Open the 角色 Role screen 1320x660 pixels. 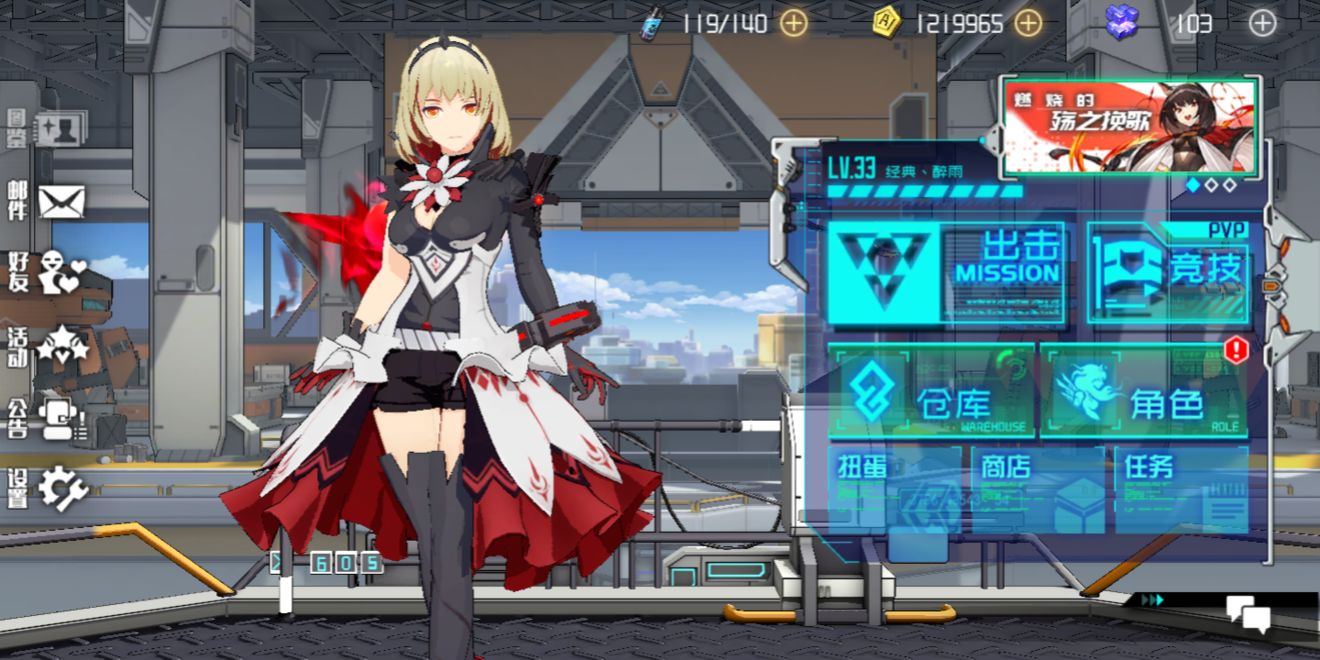click(1143, 392)
